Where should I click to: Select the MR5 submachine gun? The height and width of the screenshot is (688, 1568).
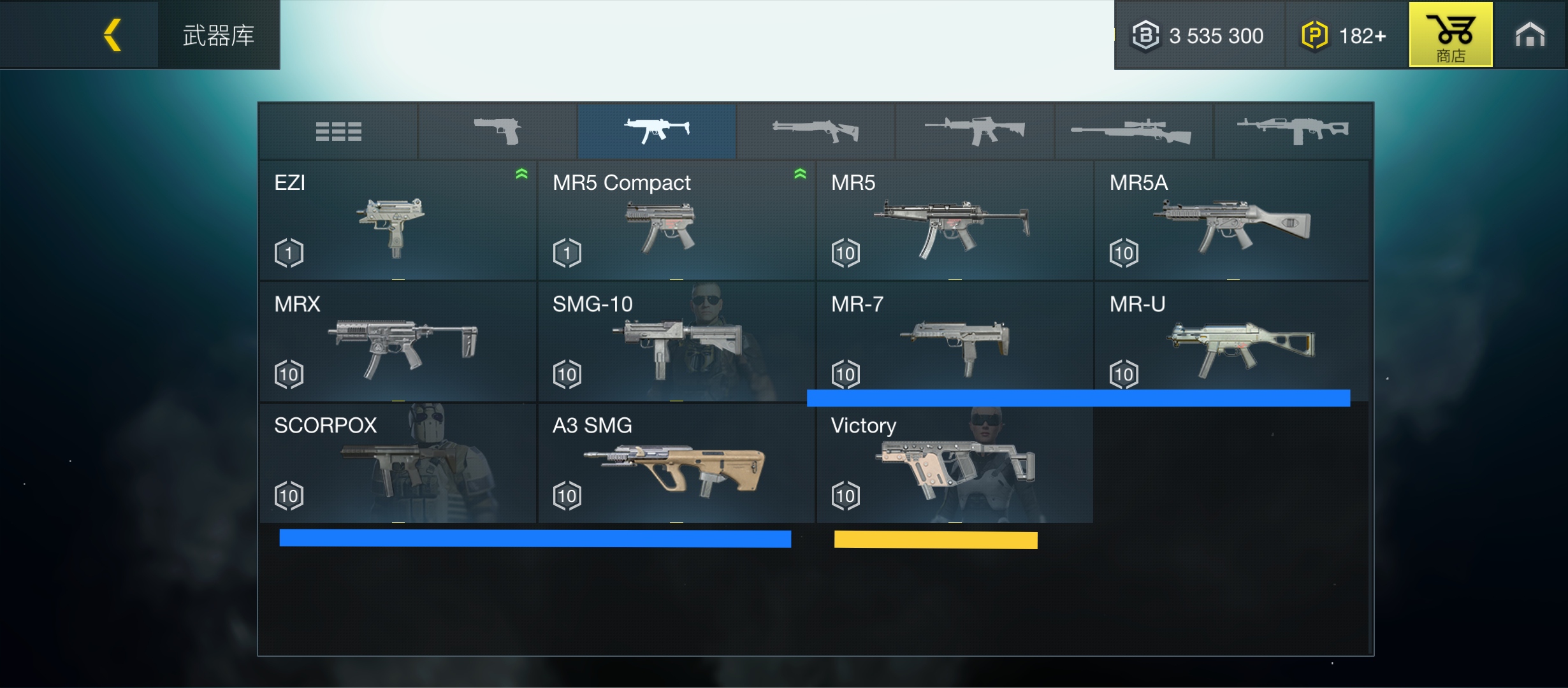click(x=954, y=220)
